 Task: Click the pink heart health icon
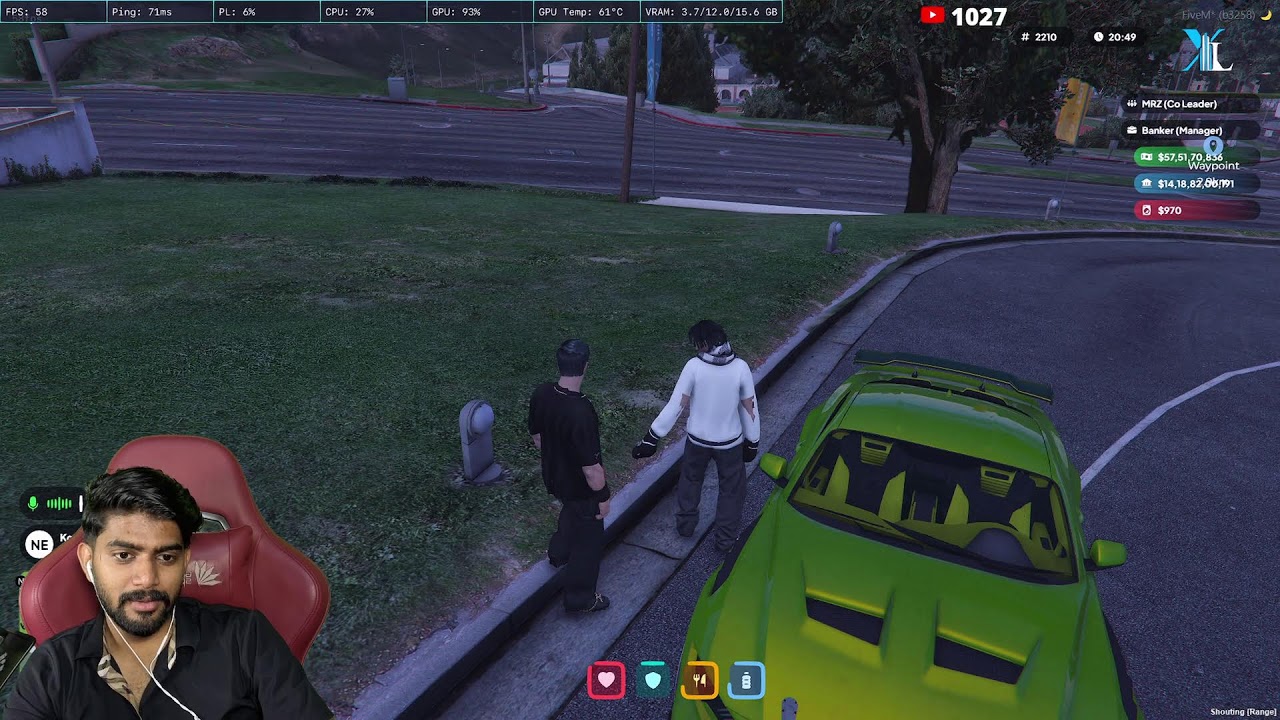tap(606, 681)
